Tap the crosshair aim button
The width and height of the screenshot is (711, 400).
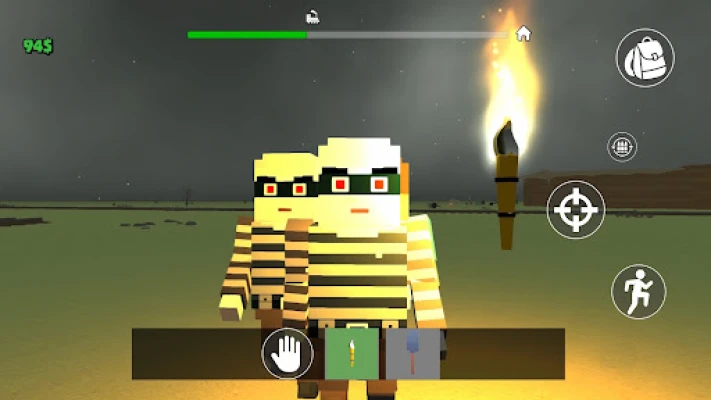(576, 210)
